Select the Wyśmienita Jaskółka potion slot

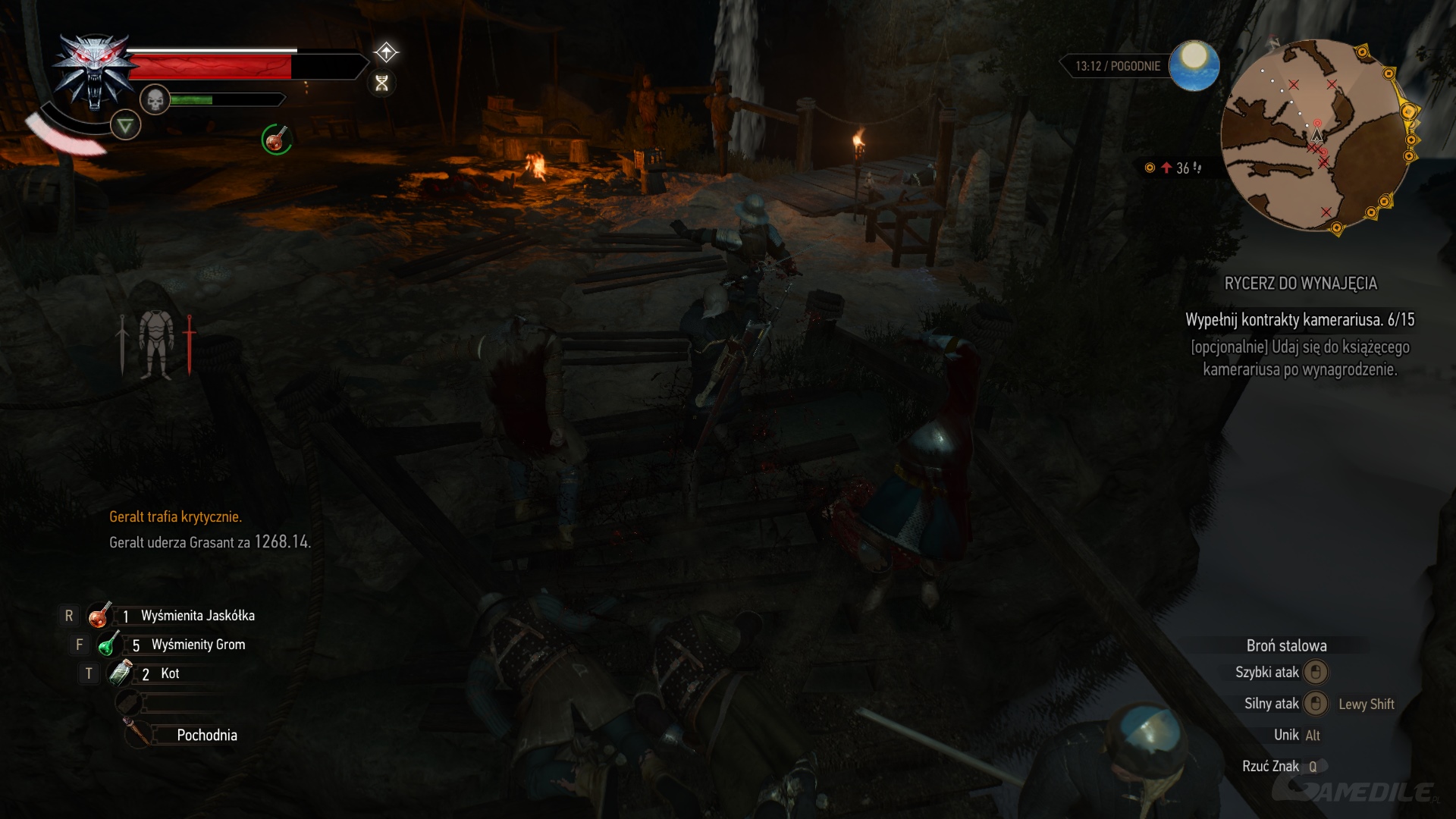(x=99, y=616)
